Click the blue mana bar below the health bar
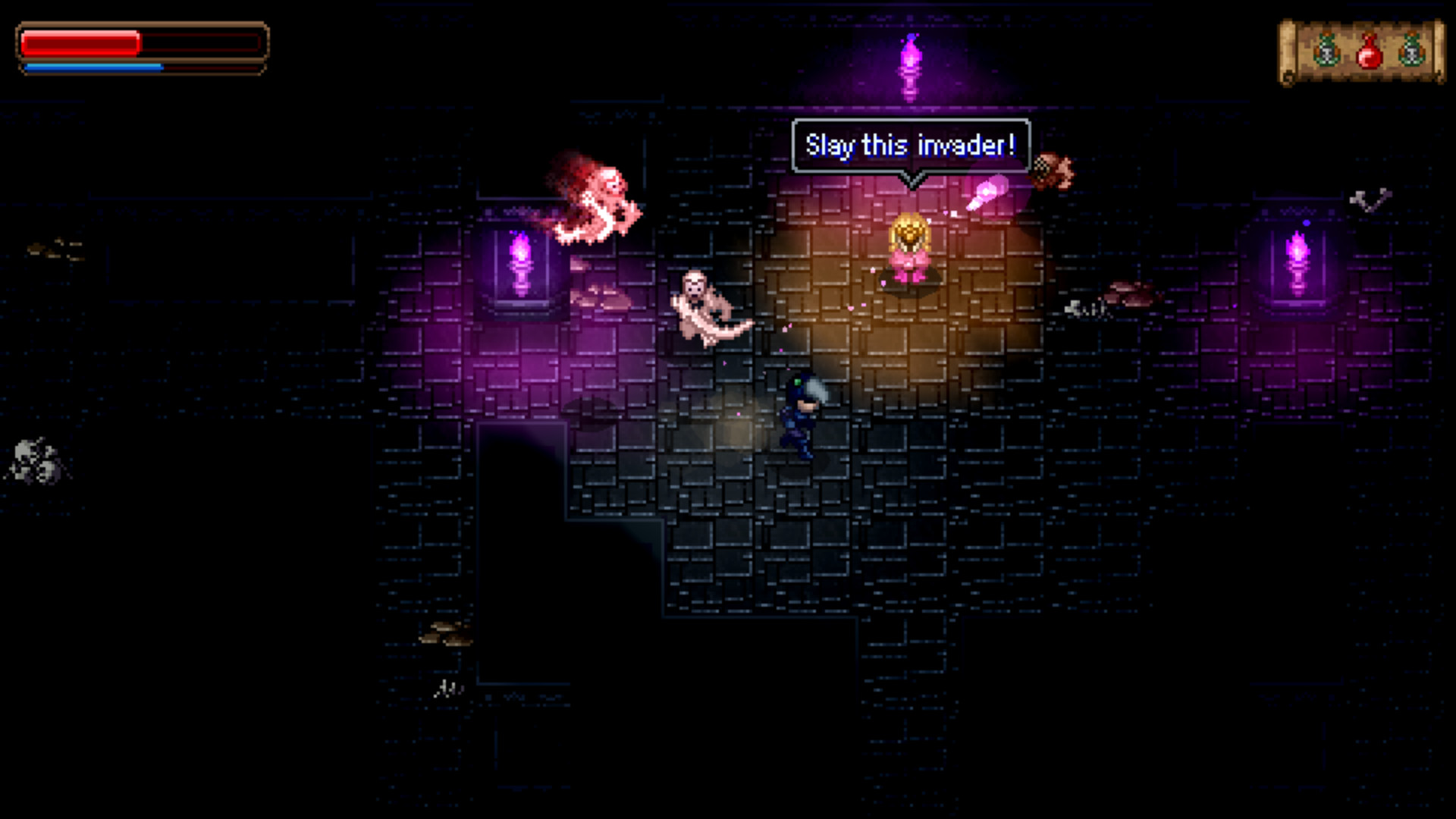The image size is (1456, 819). [x=93, y=67]
